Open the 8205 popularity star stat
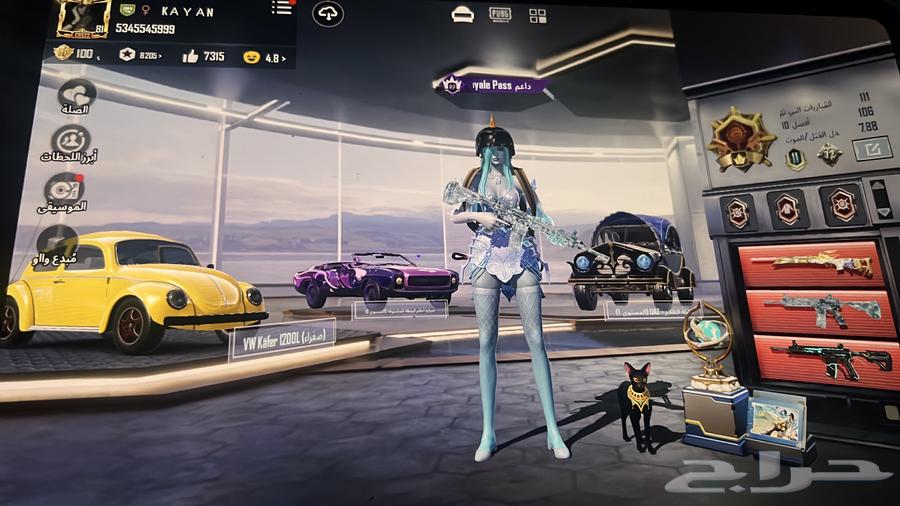900x506 pixels. pyautogui.click(x=140, y=55)
